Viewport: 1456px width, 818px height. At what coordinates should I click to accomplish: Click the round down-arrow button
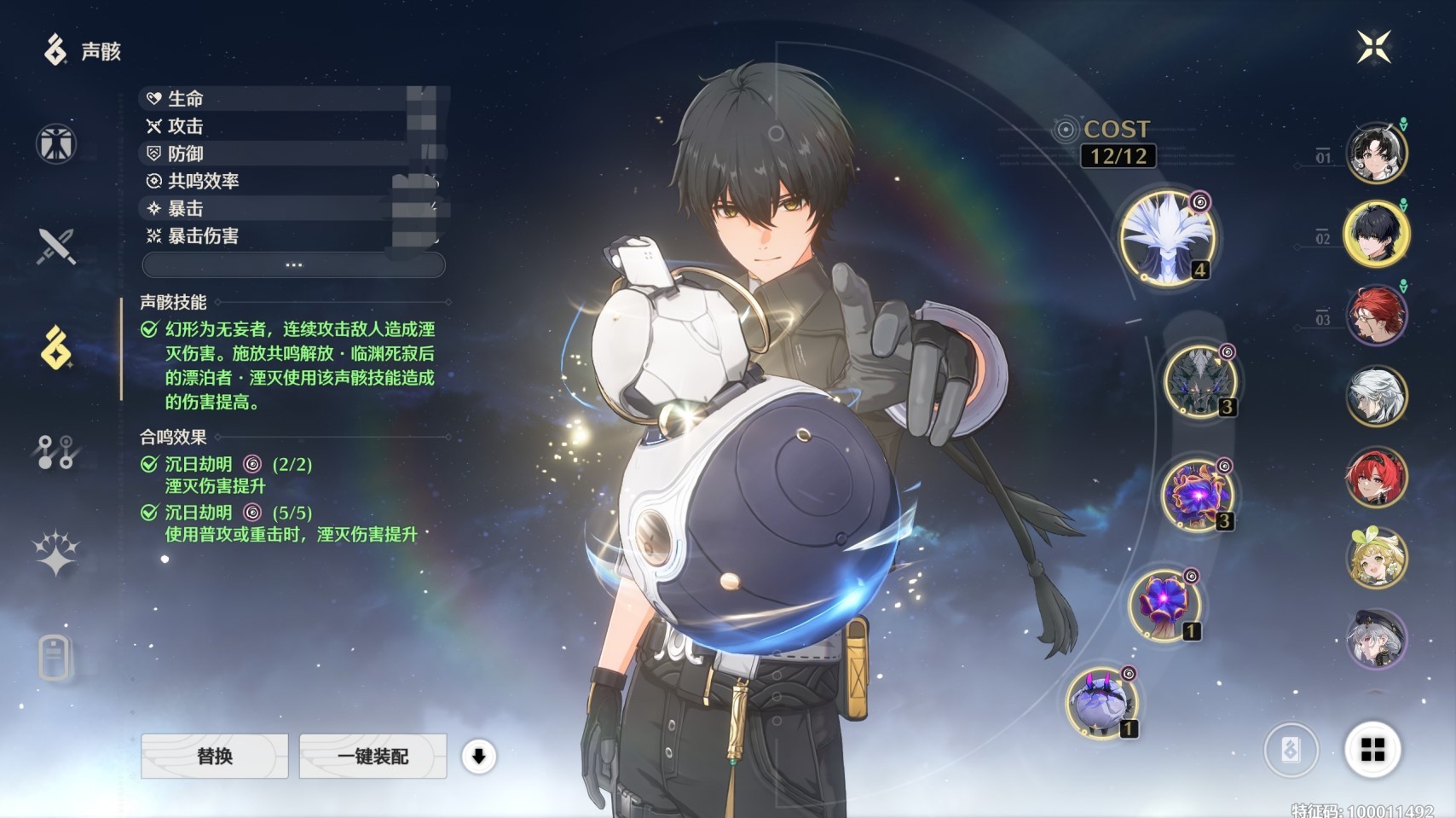(x=479, y=756)
